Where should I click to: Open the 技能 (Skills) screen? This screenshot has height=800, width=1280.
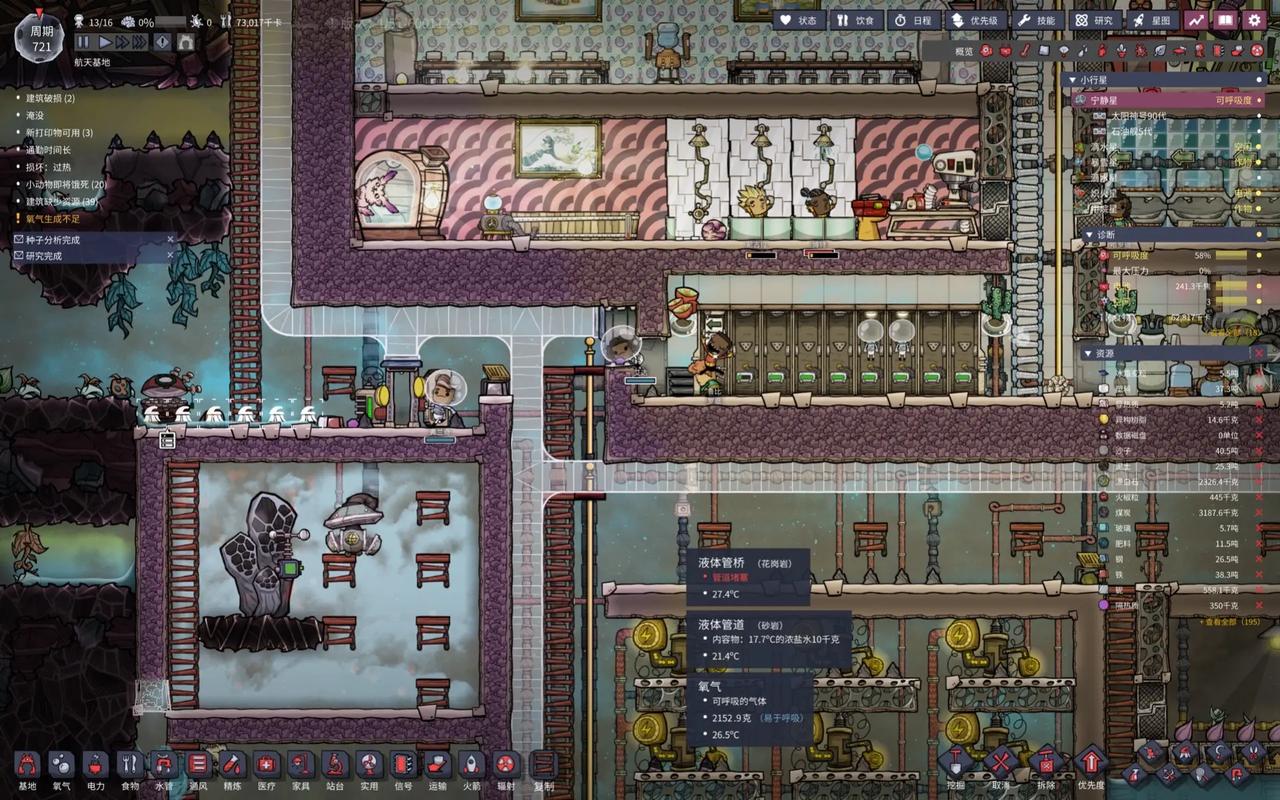point(1036,20)
